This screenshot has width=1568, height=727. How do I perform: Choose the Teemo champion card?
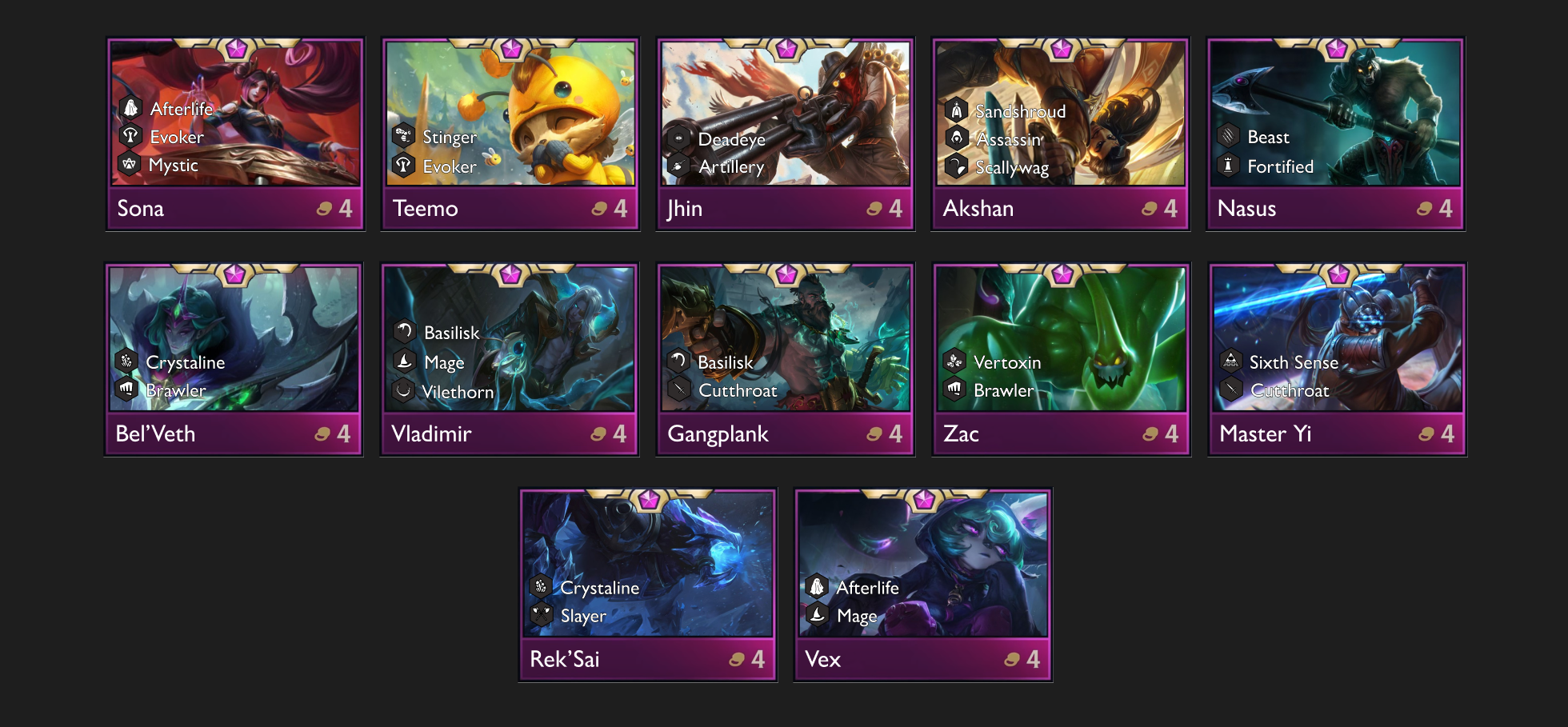510,134
